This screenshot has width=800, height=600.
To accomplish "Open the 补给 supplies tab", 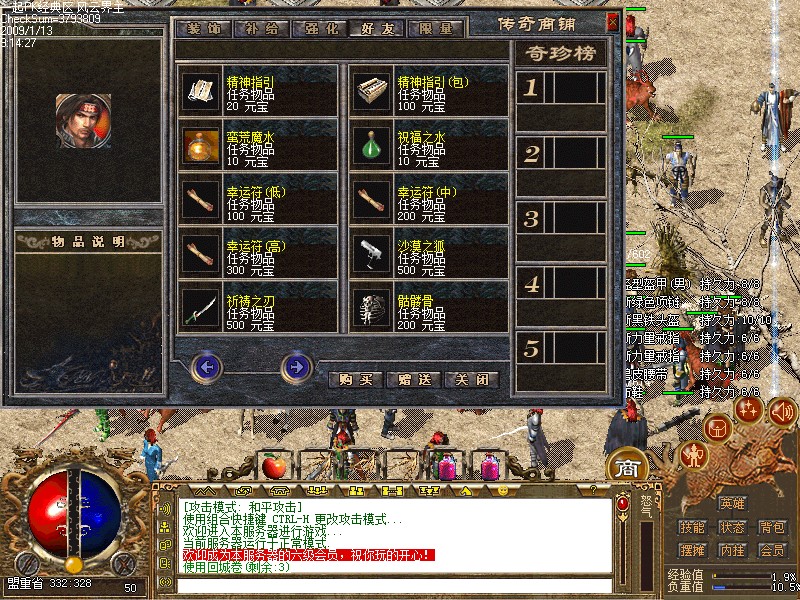I will pyautogui.click(x=261, y=27).
